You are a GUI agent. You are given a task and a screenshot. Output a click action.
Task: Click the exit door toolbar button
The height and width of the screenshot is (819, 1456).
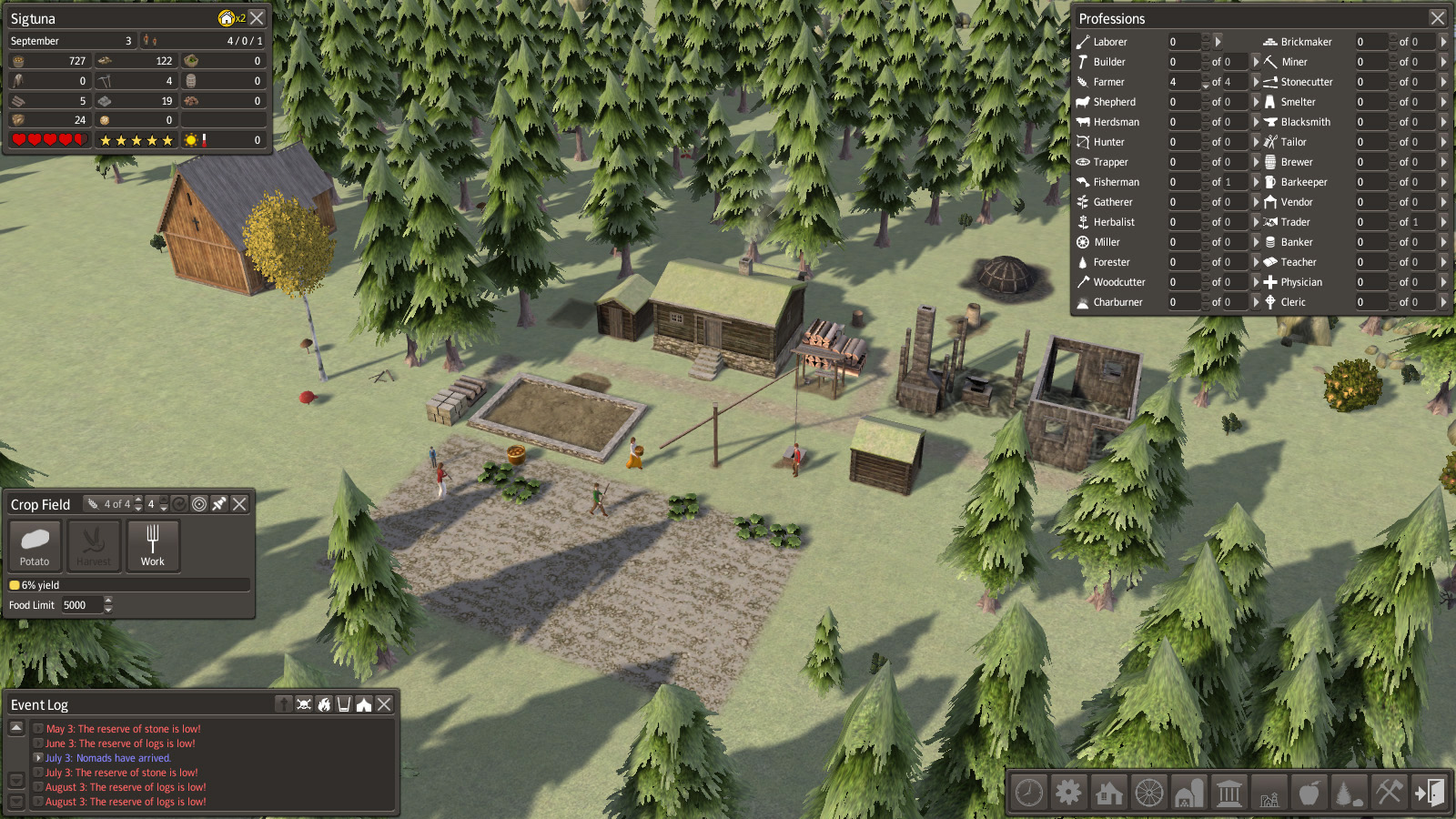(1429, 793)
